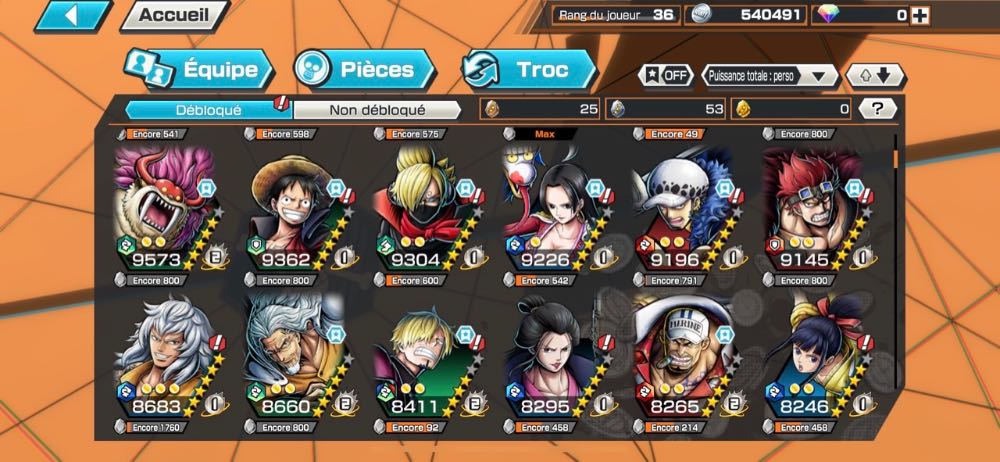This screenshot has width=1000, height=462.
Task: Open the Puissance totale sort dropdown
Action: (770, 76)
